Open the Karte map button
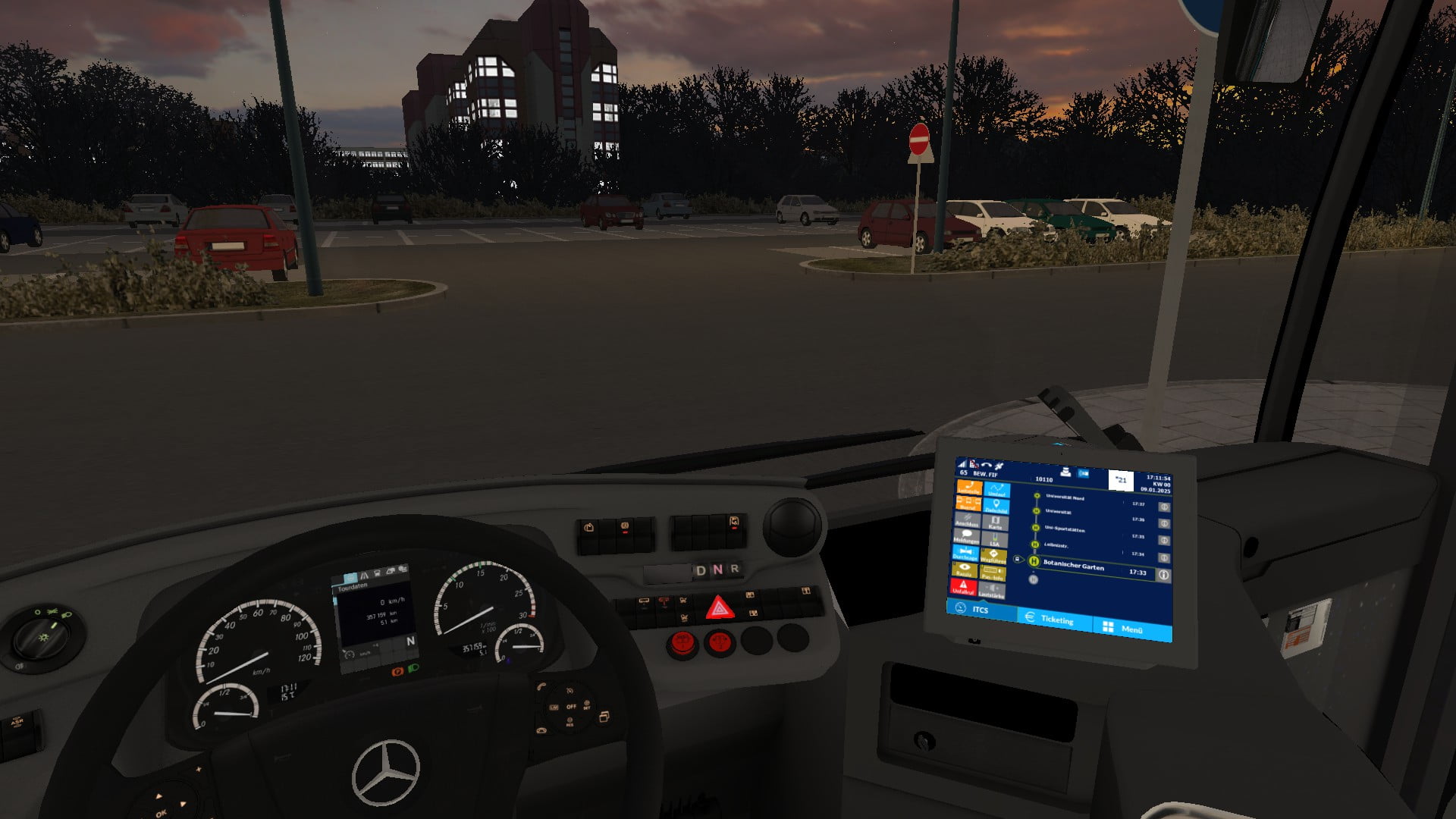This screenshot has width=1456, height=819. (995, 523)
